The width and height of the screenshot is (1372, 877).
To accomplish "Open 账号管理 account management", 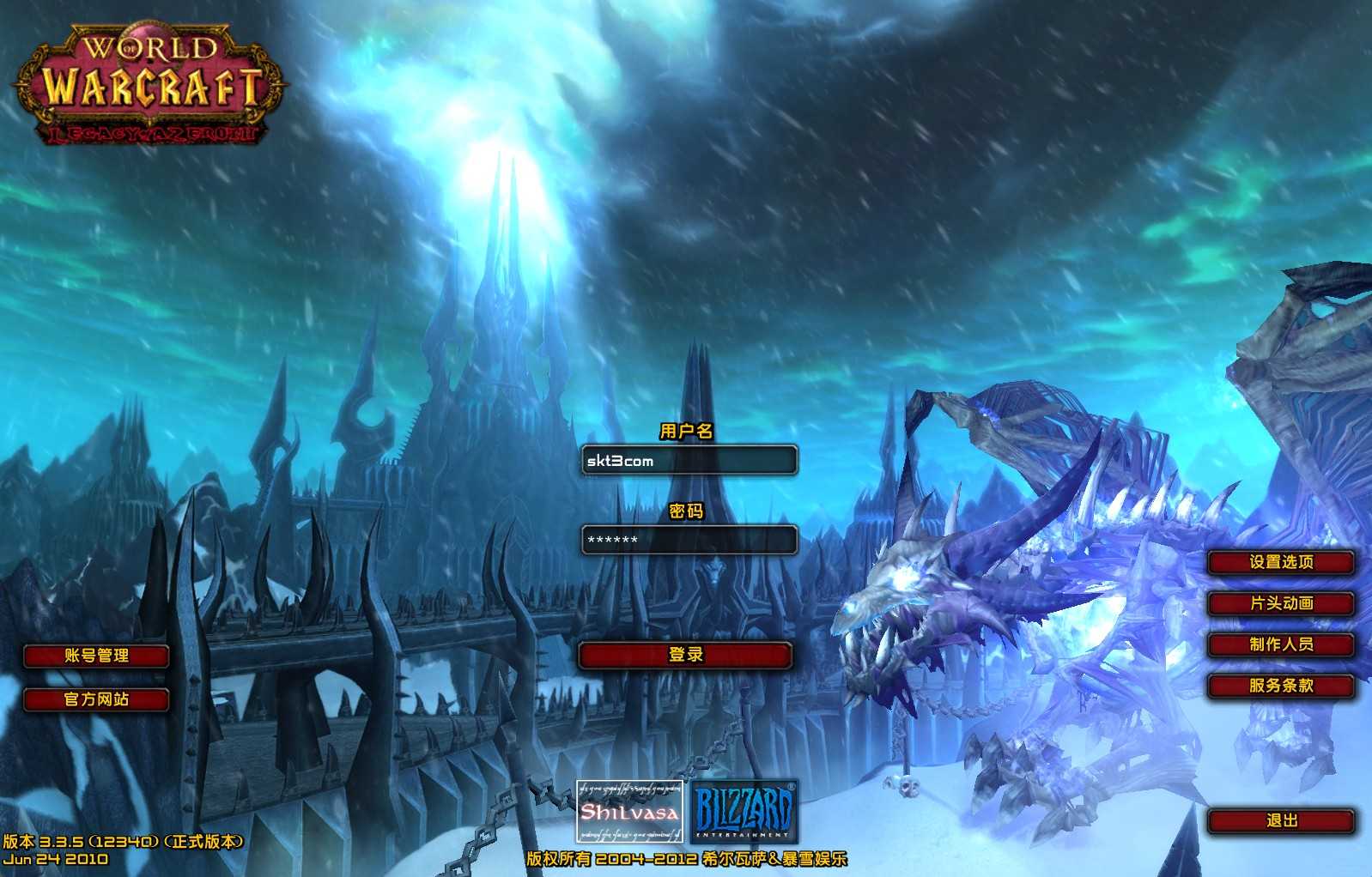I will (96, 656).
